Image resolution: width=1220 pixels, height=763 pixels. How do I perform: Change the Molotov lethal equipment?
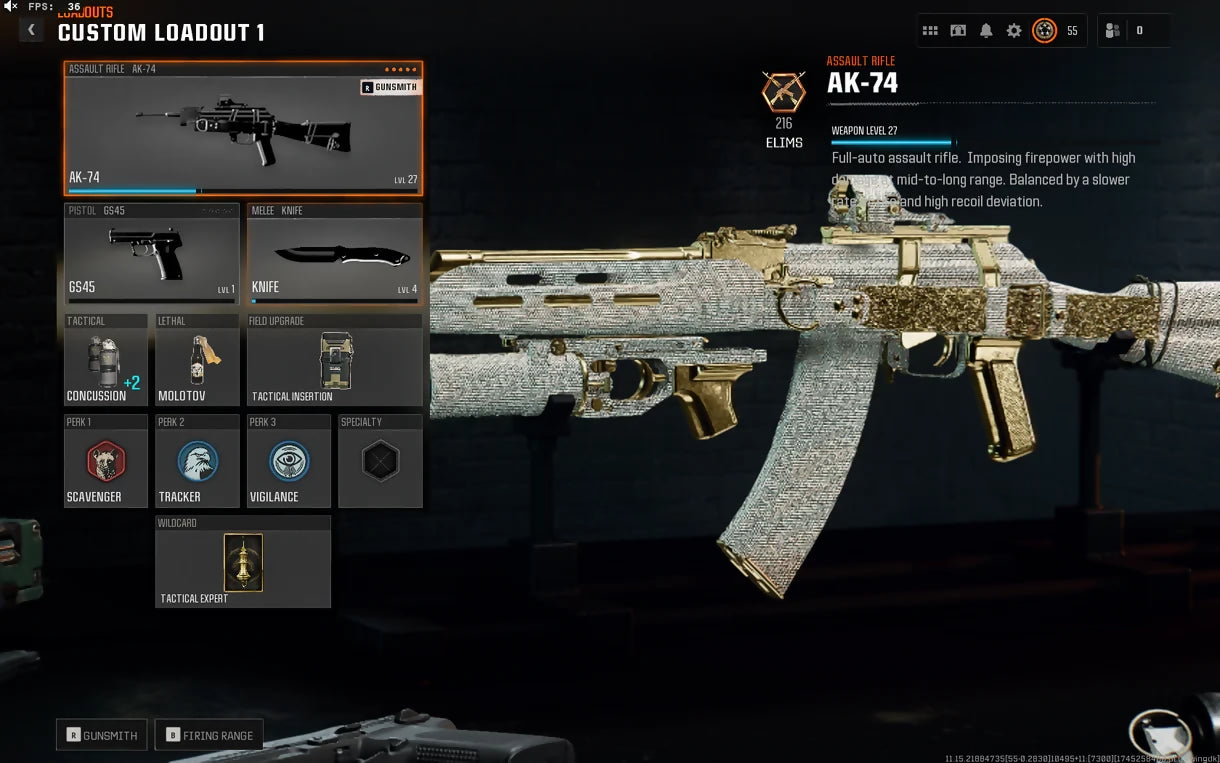pyautogui.click(x=197, y=361)
